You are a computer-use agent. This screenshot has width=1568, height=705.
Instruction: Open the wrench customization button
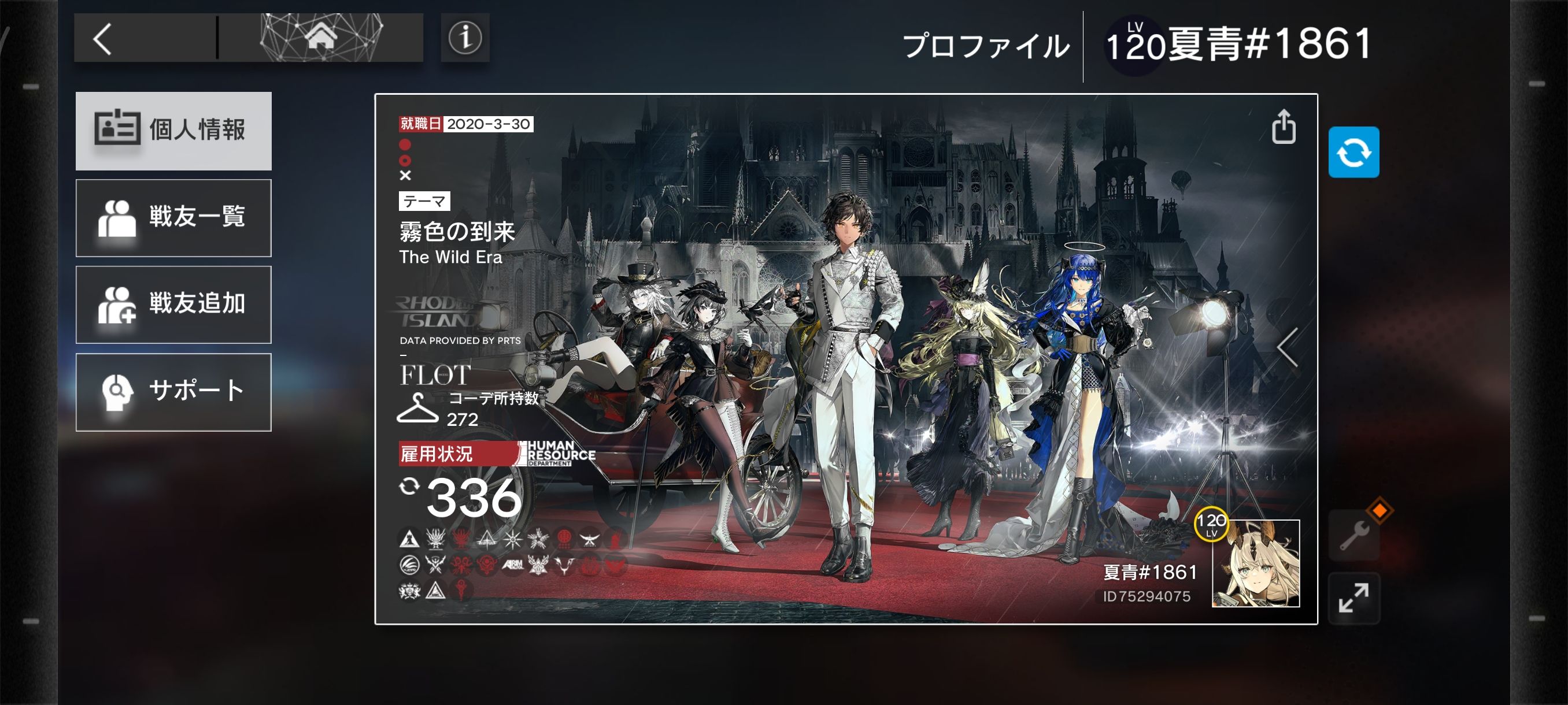(x=1354, y=535)
